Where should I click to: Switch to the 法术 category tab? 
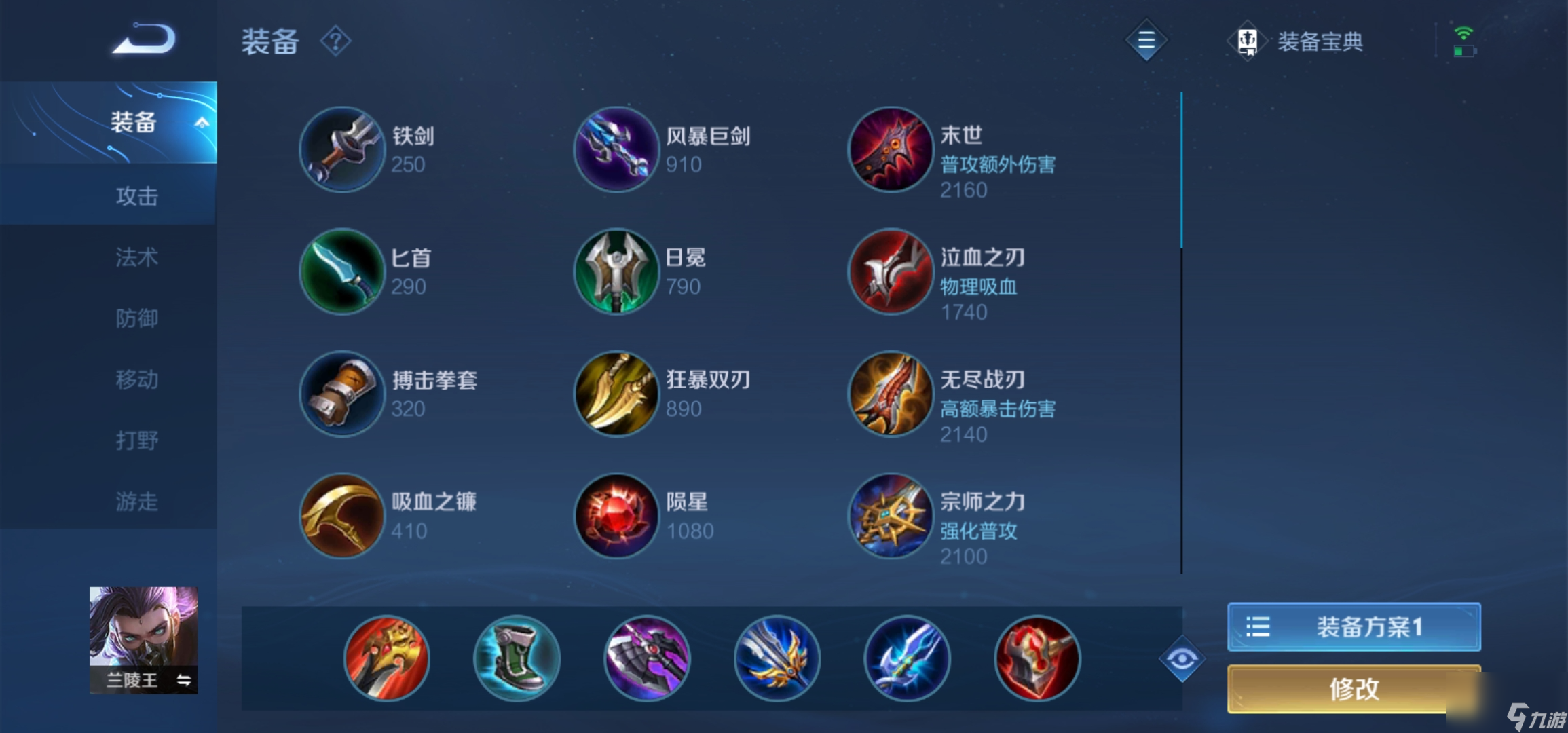[136, 258]
